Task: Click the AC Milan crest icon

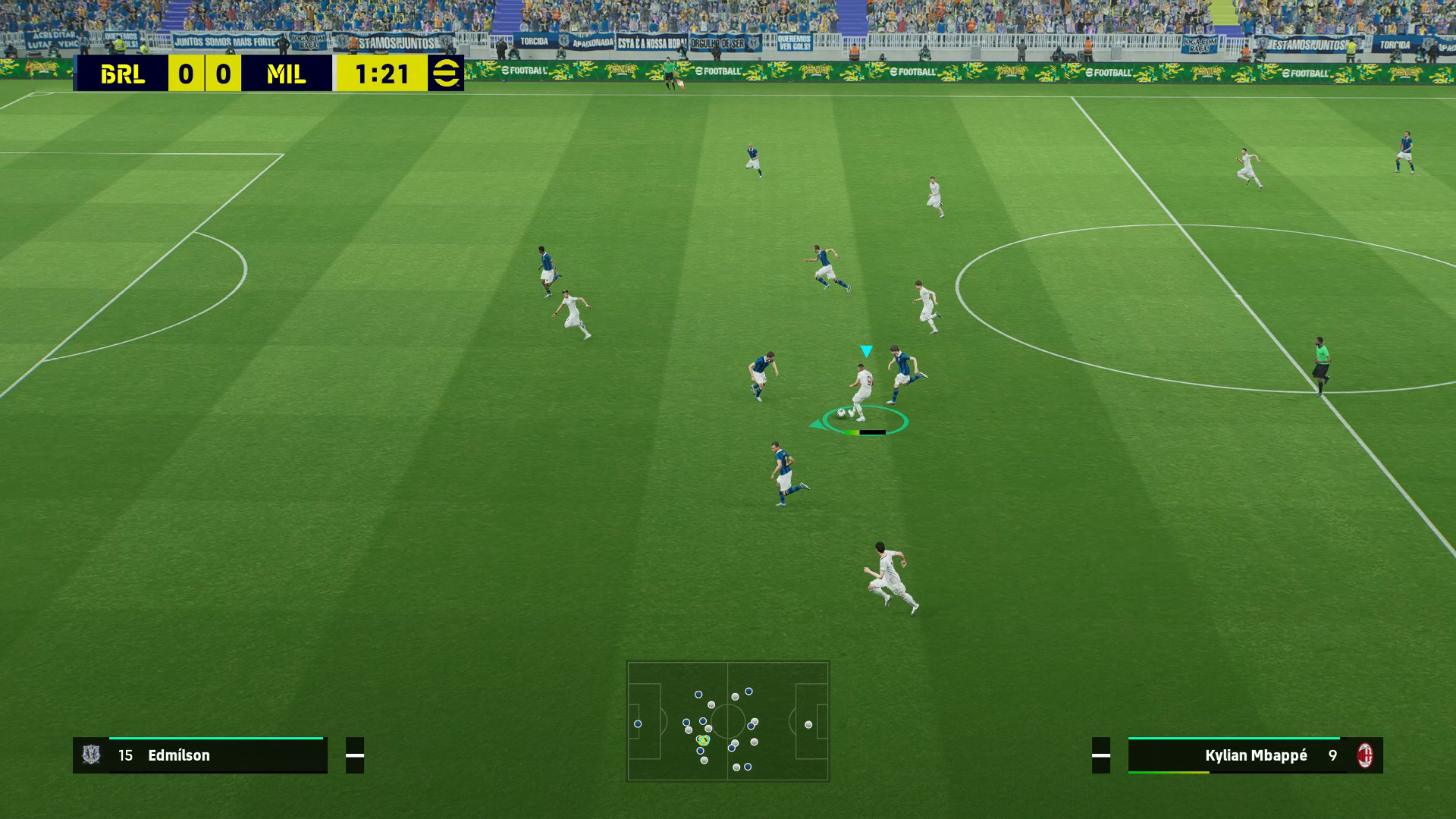Action: (x=1365, y=755)
